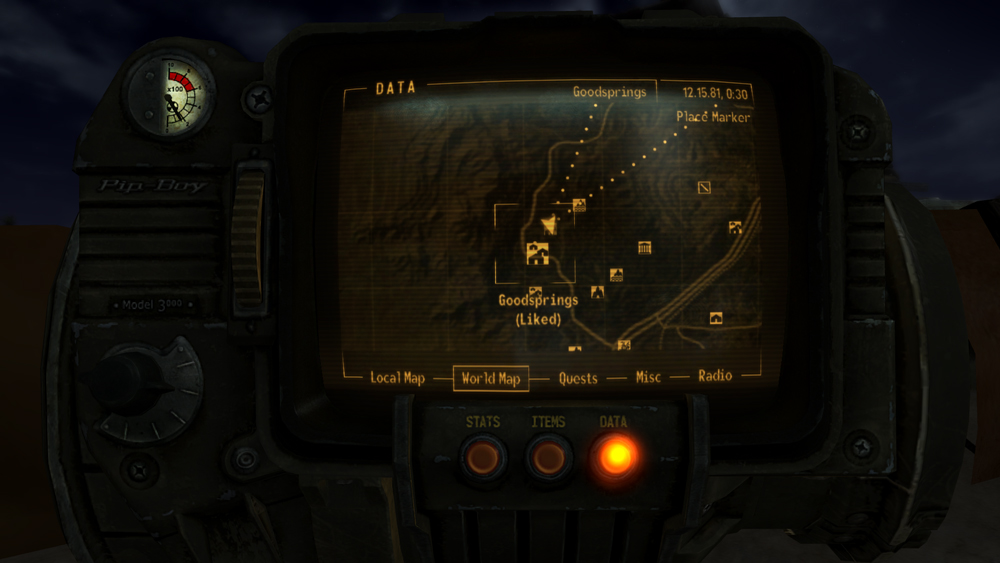Switch to the Local Map tab
This screenshot has height=563, width=1000.
tap(397, 378)
